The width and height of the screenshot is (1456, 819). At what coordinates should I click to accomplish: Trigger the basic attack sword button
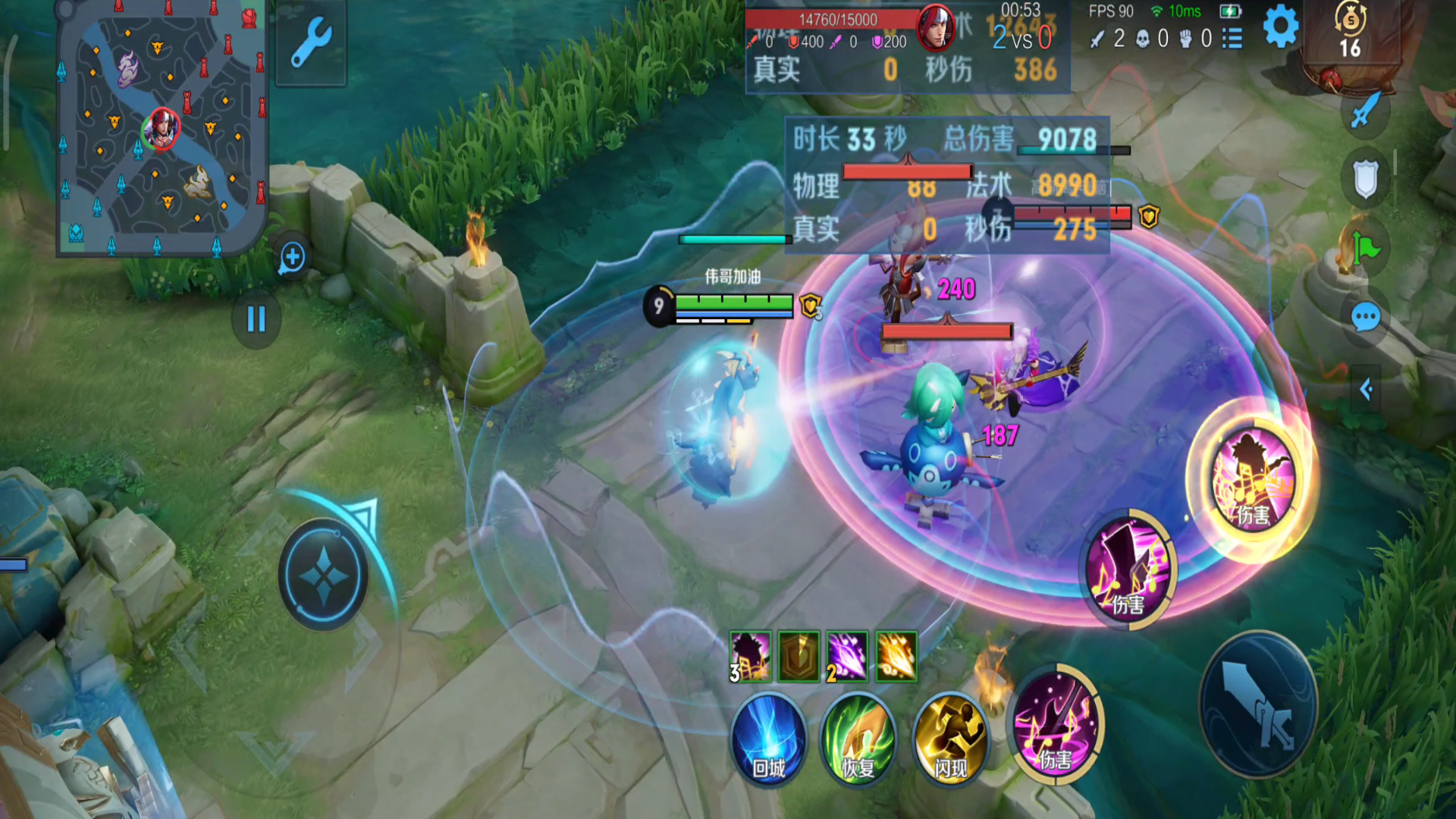(1258, 705)
